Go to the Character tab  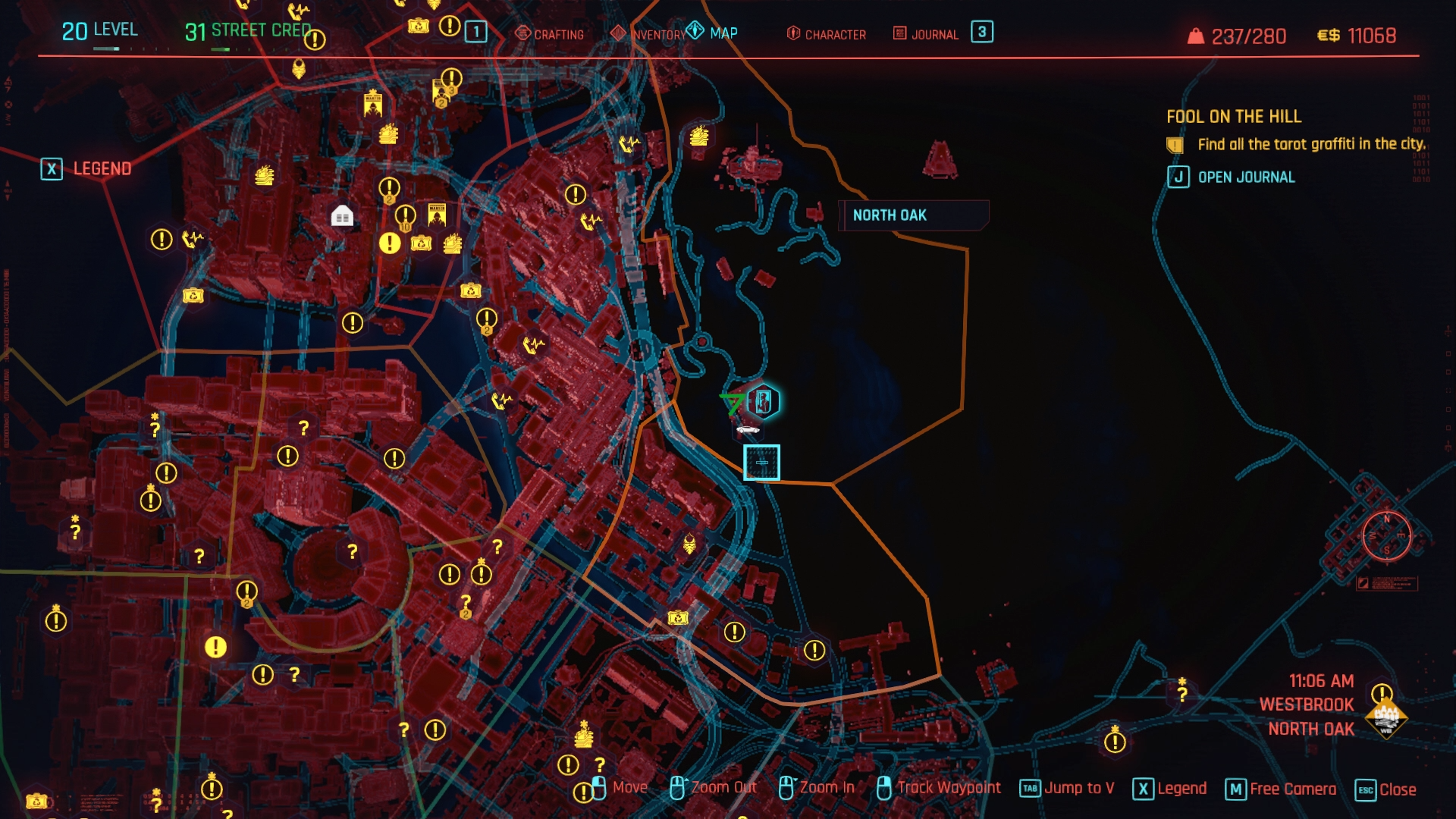click(827, 34)
